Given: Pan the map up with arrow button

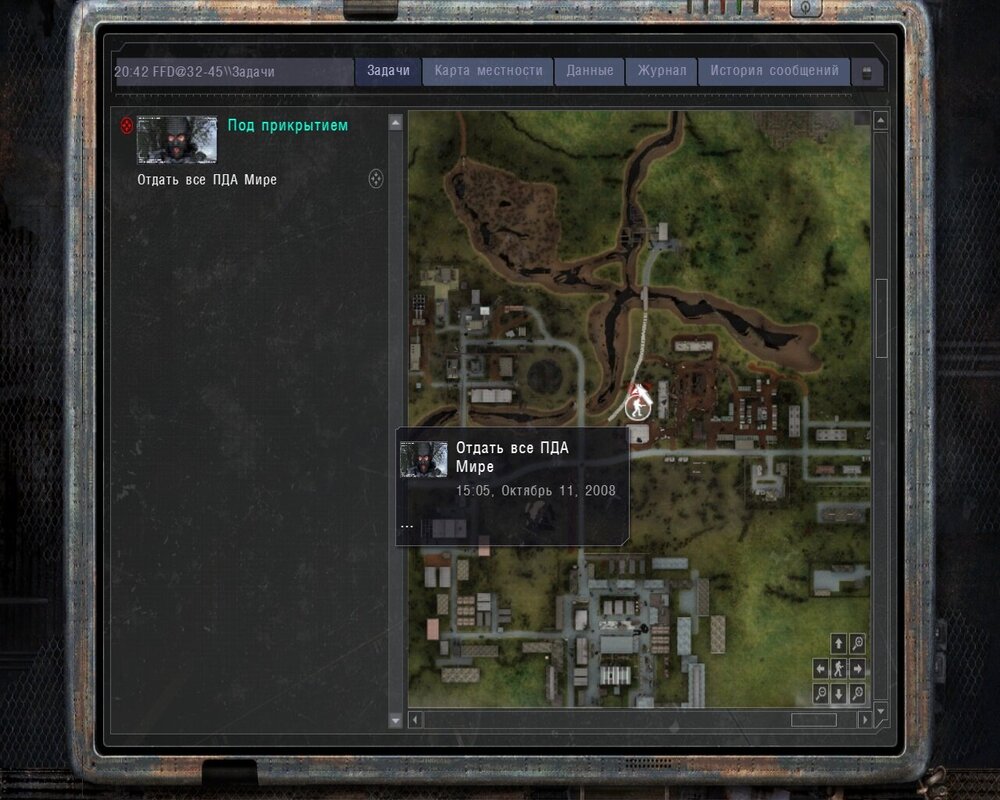Looking at the screenshot, I should [x=838, y=643].
